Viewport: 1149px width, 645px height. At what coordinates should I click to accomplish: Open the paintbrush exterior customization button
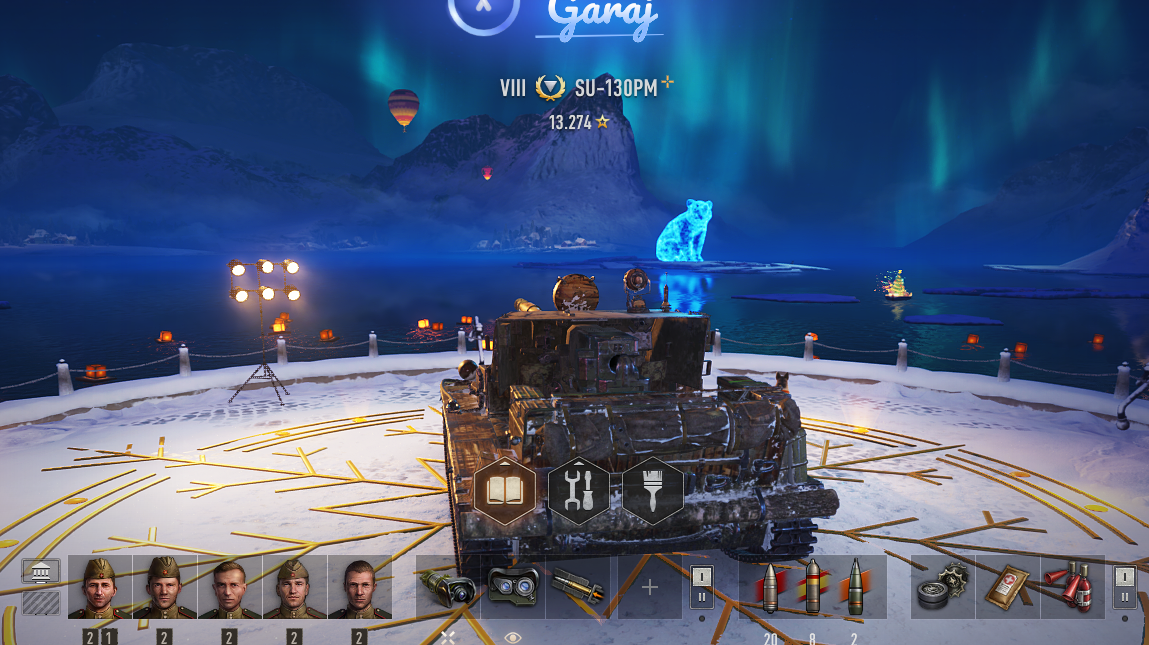(652, 491)
